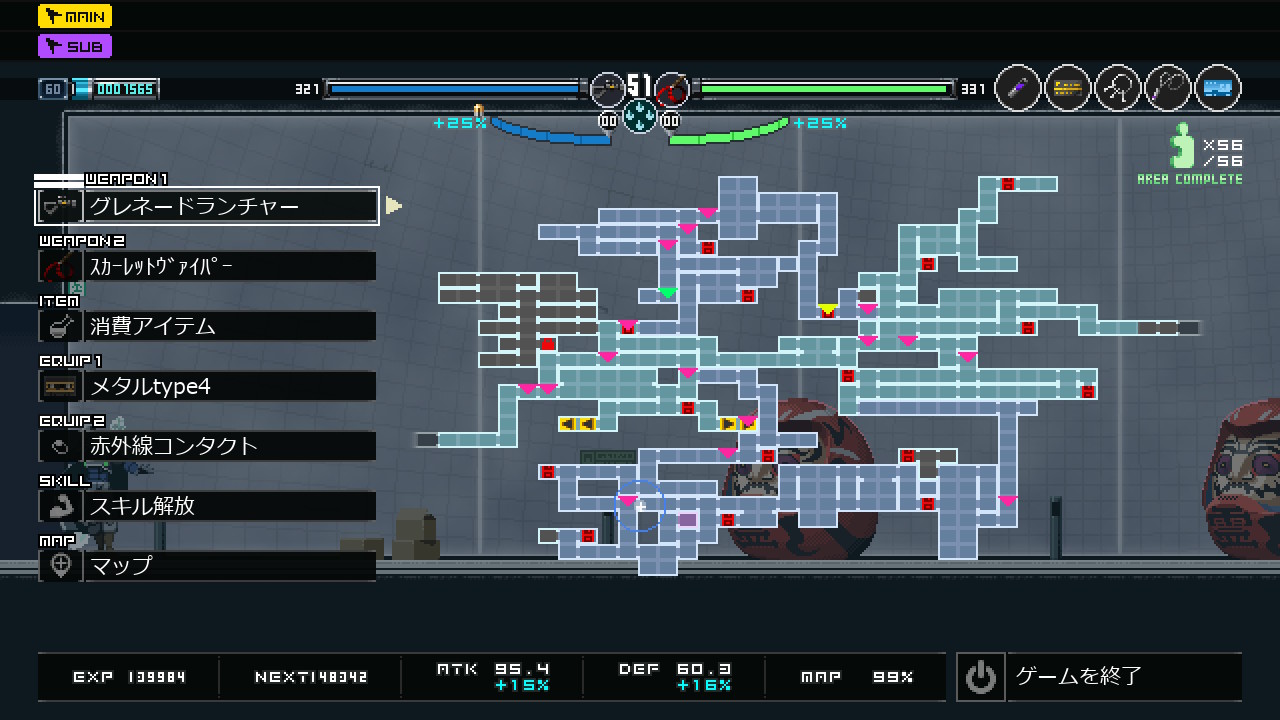Click the green triangle marker on map

click(x=668, y=293)
